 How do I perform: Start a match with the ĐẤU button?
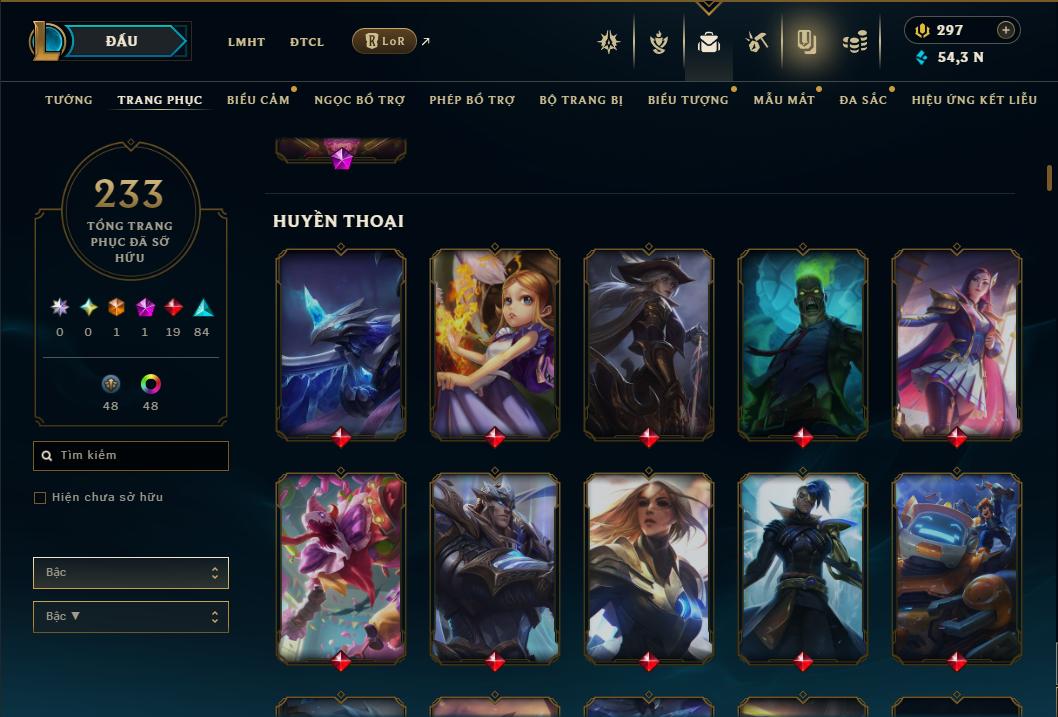pos(122,41)
